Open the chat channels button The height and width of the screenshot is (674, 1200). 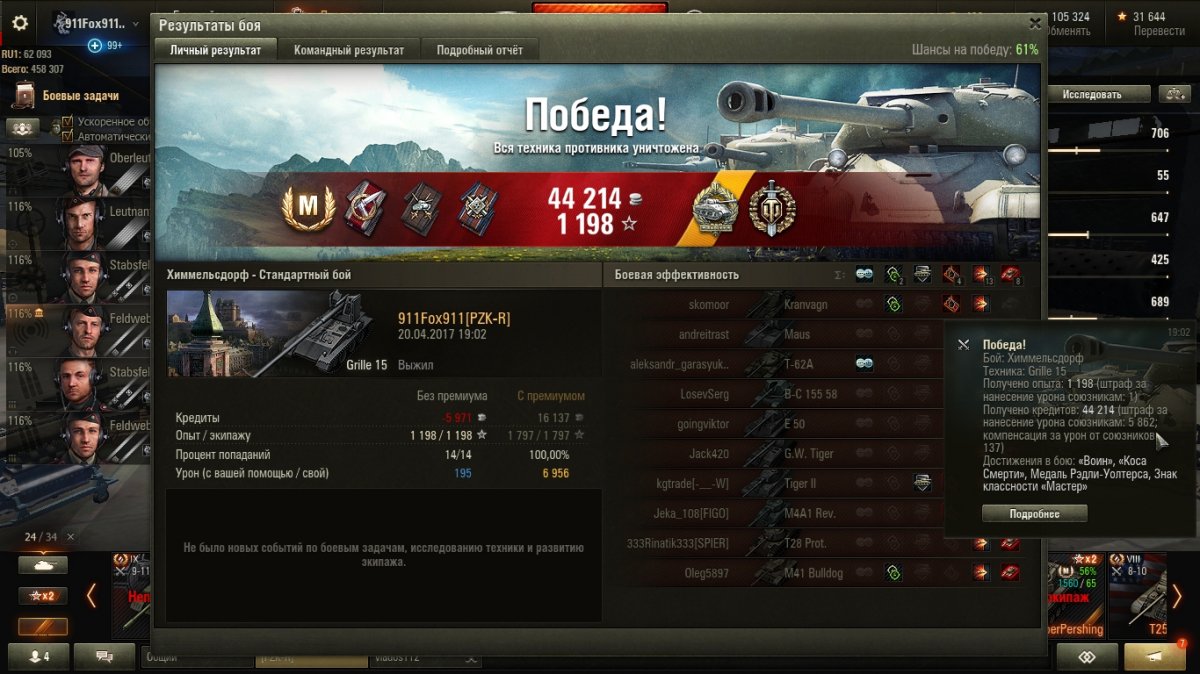pyautogui.click(x=103, y=657)
